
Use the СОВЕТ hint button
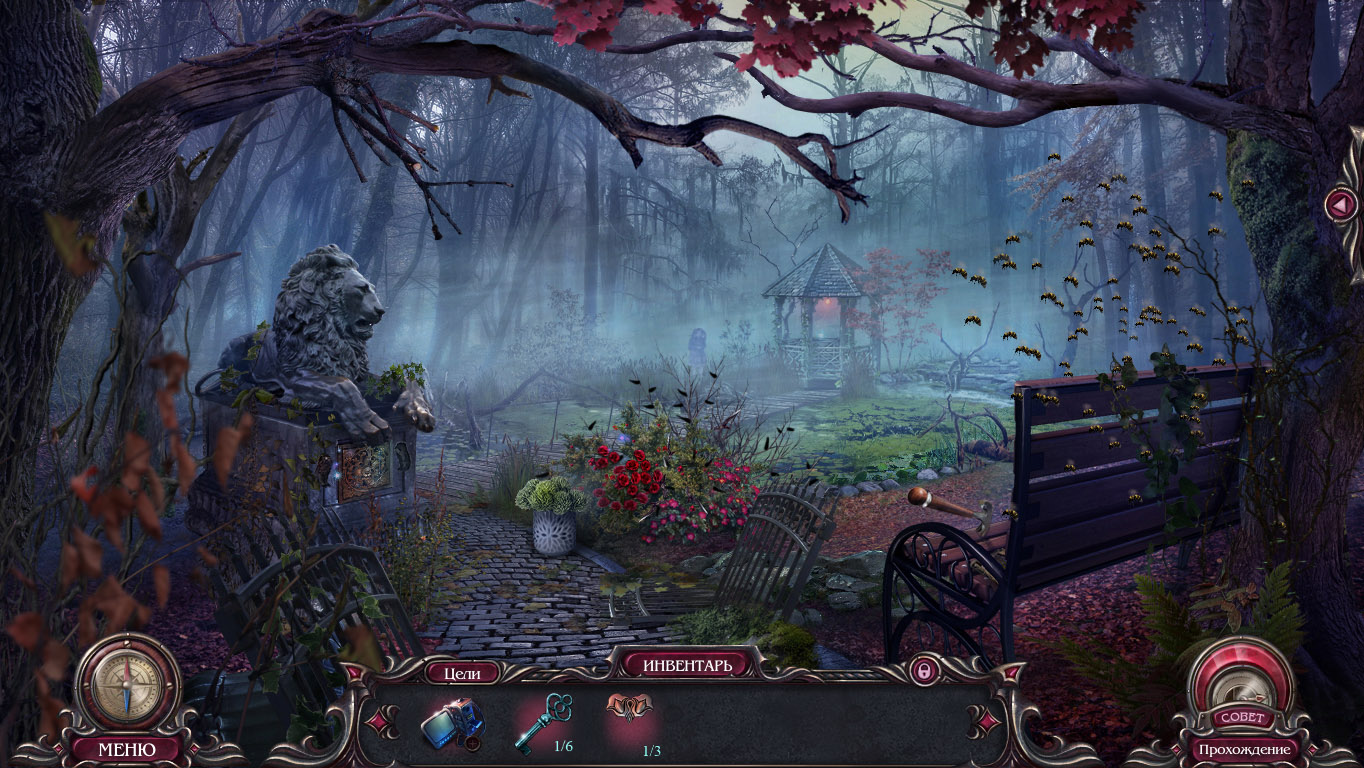tap(1243, 716)
